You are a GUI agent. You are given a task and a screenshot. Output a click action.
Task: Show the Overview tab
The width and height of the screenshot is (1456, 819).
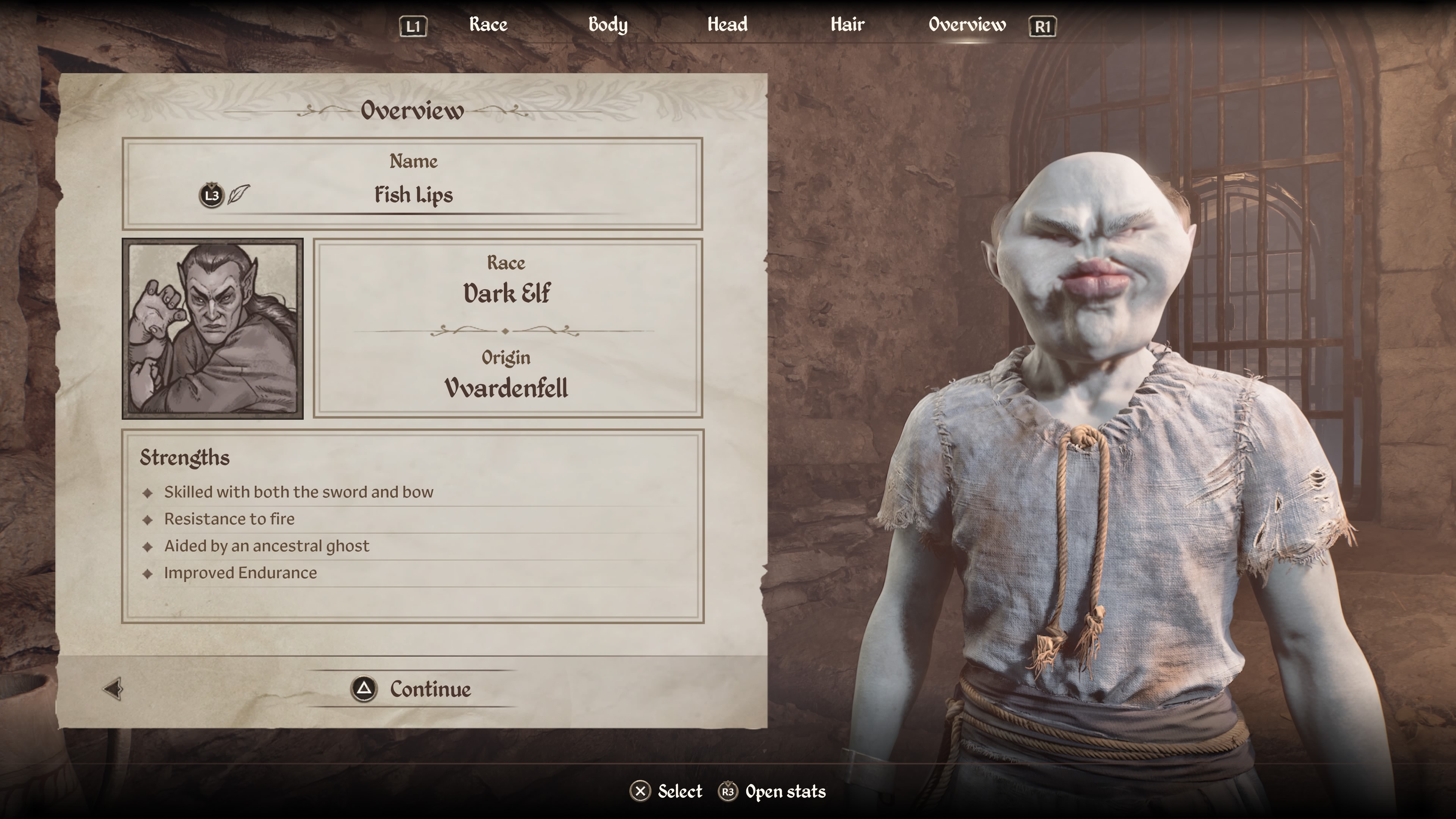coord(966,25)
